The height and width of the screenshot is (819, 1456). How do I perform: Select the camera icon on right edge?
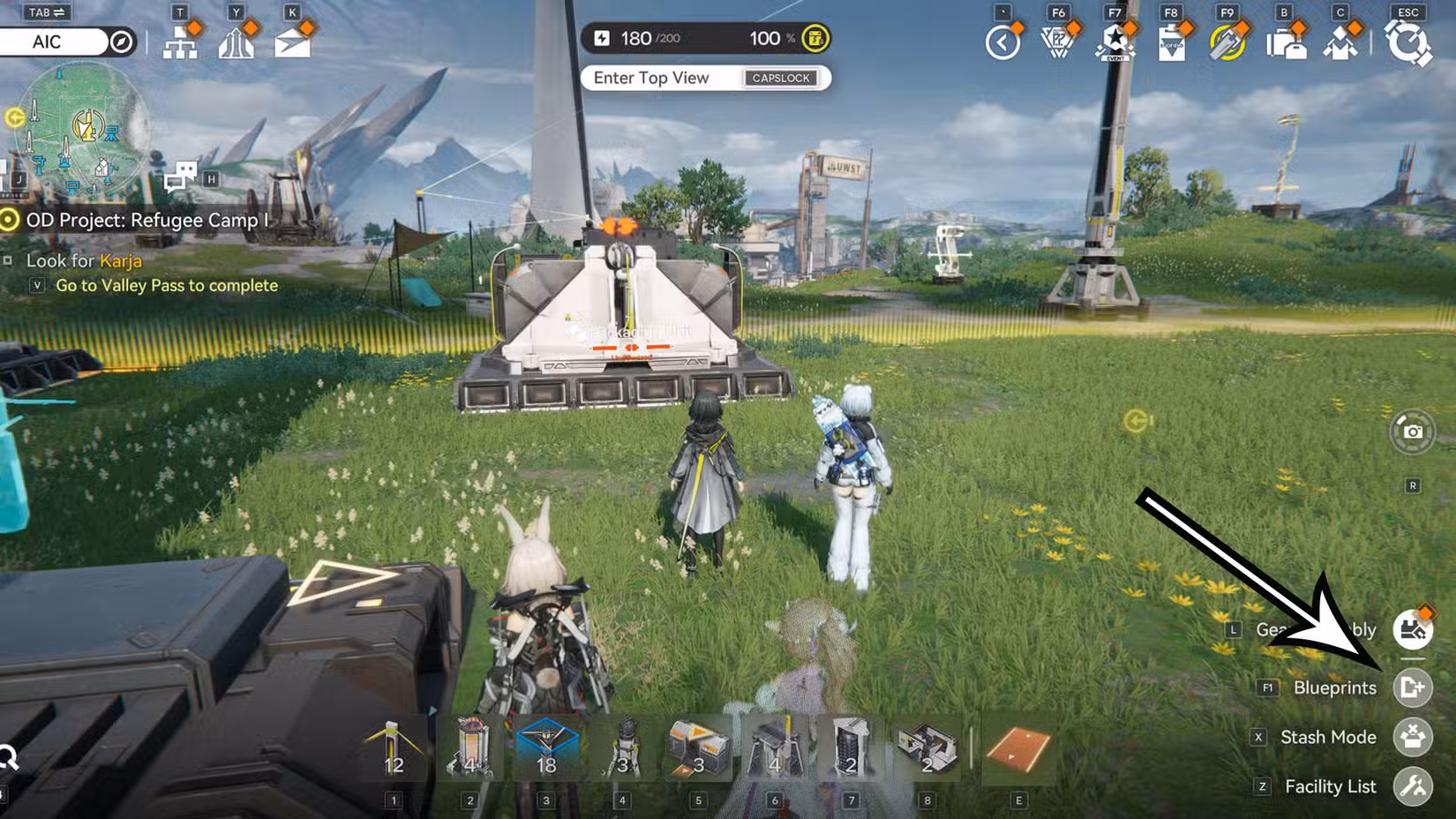(x=1414, y=430)
